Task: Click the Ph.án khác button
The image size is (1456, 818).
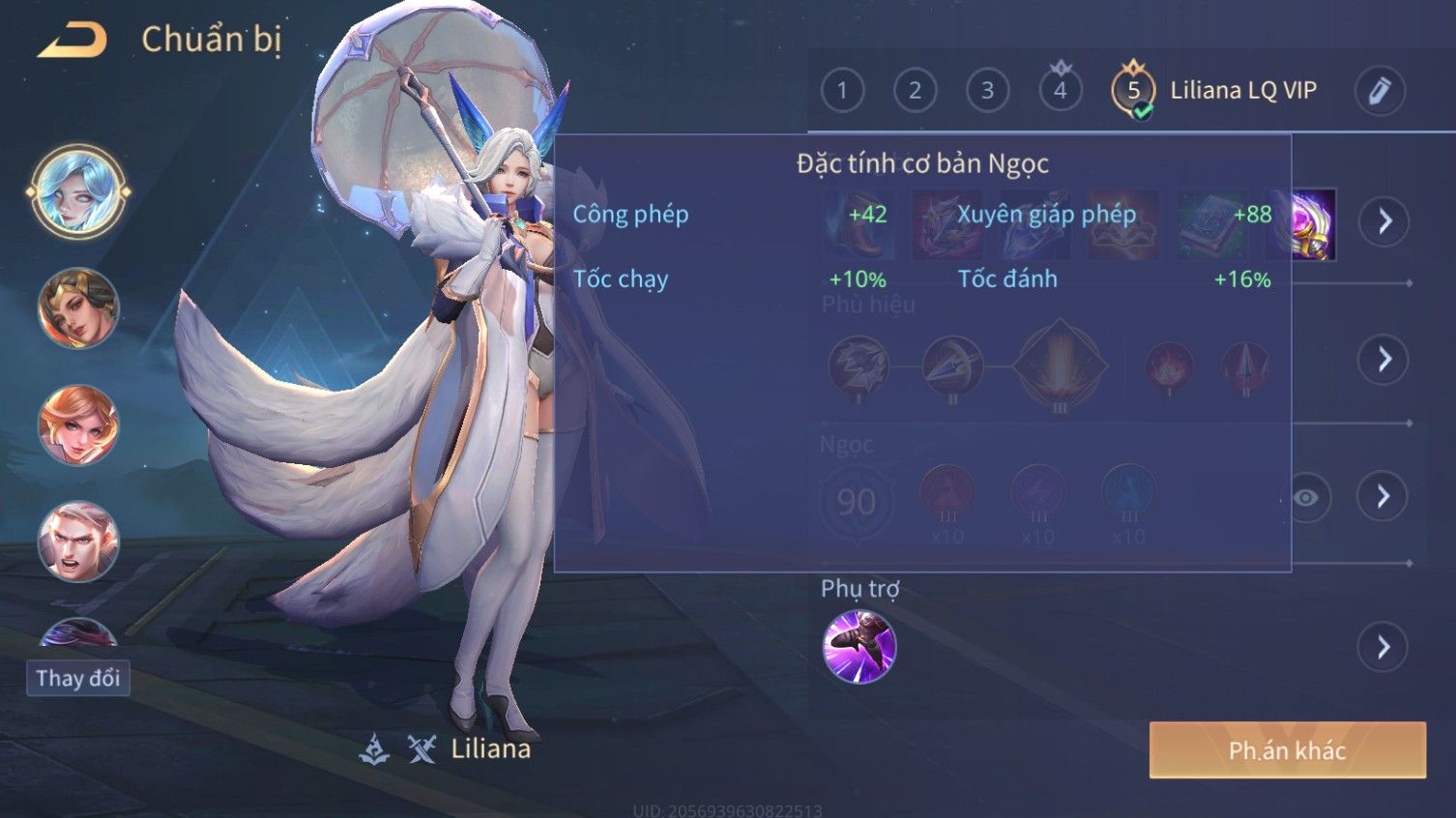Action: tap(1287, 750)
